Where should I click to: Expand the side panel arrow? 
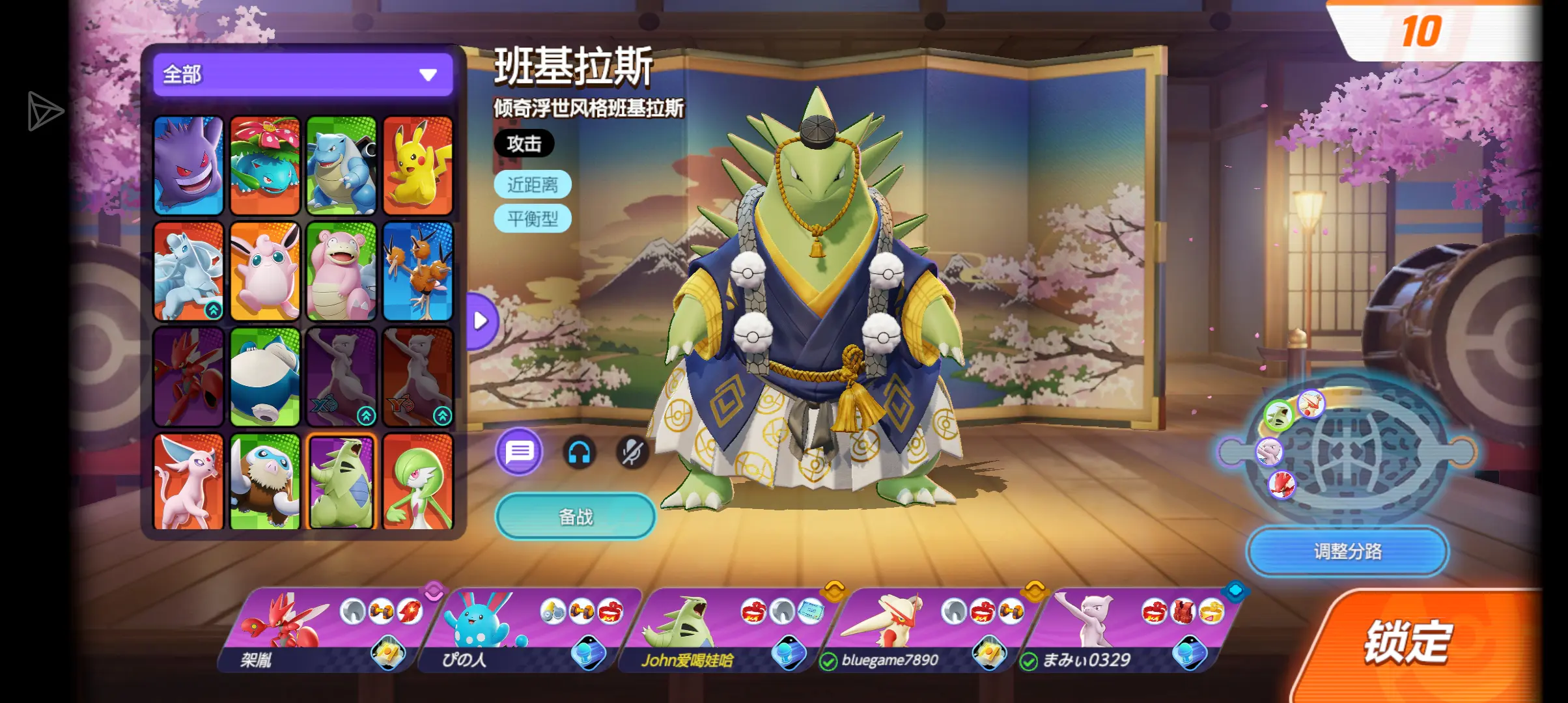(482, 320)
